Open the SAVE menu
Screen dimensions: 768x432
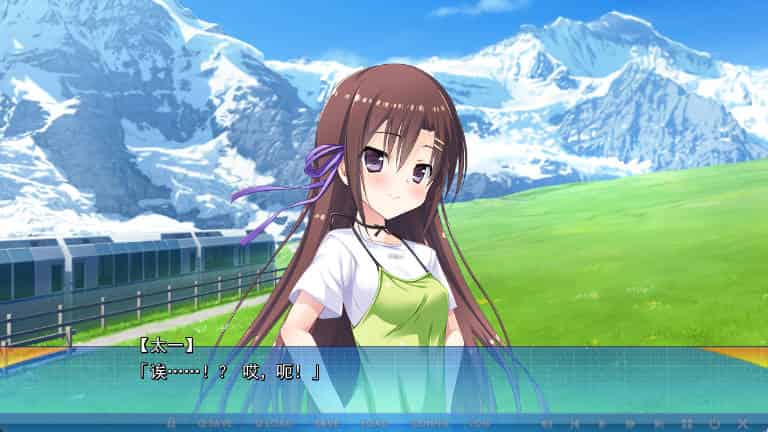(327, 423)
